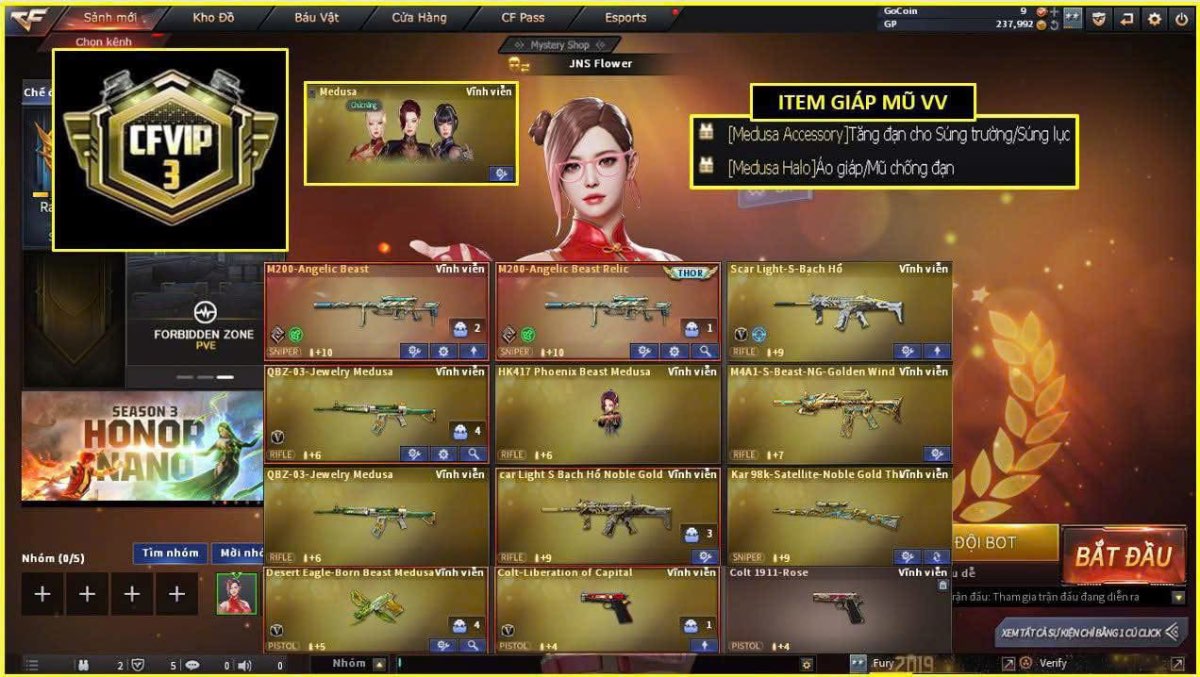The width and height of the screenshot is (1200, 677).
Task: Select the Medusa character set tile
Action: 410,133
